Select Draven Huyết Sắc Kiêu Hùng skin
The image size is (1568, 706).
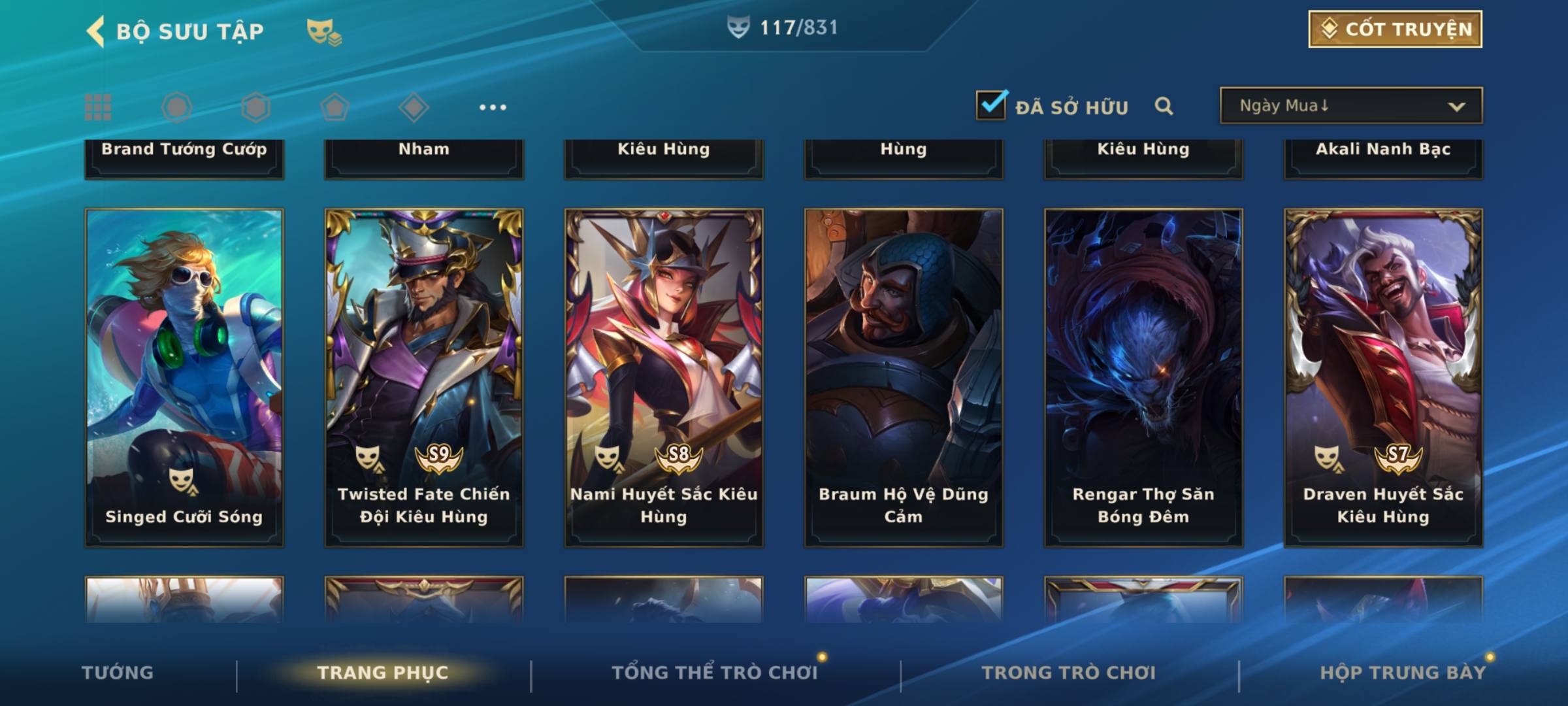(1383, 377)
